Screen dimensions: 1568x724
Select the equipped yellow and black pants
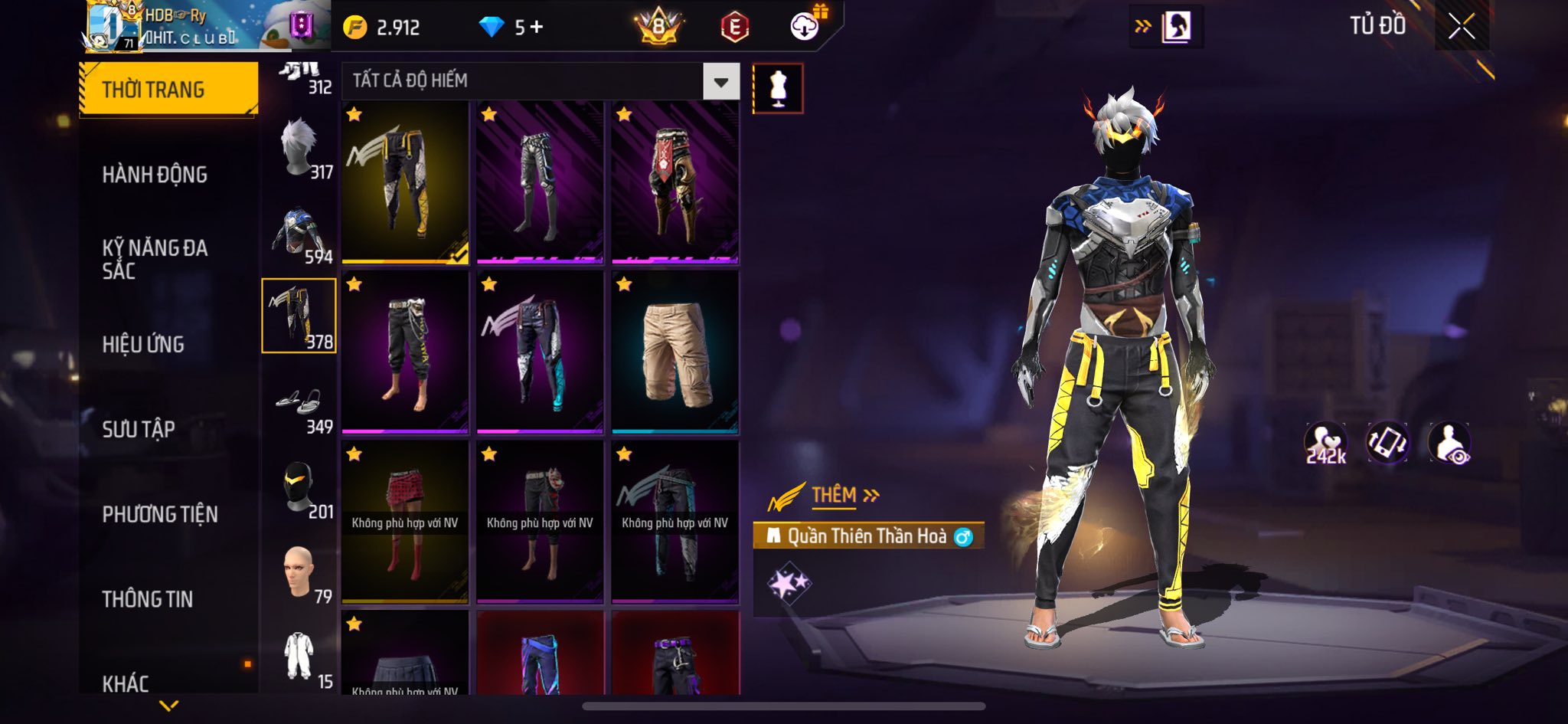click(405, 182)
